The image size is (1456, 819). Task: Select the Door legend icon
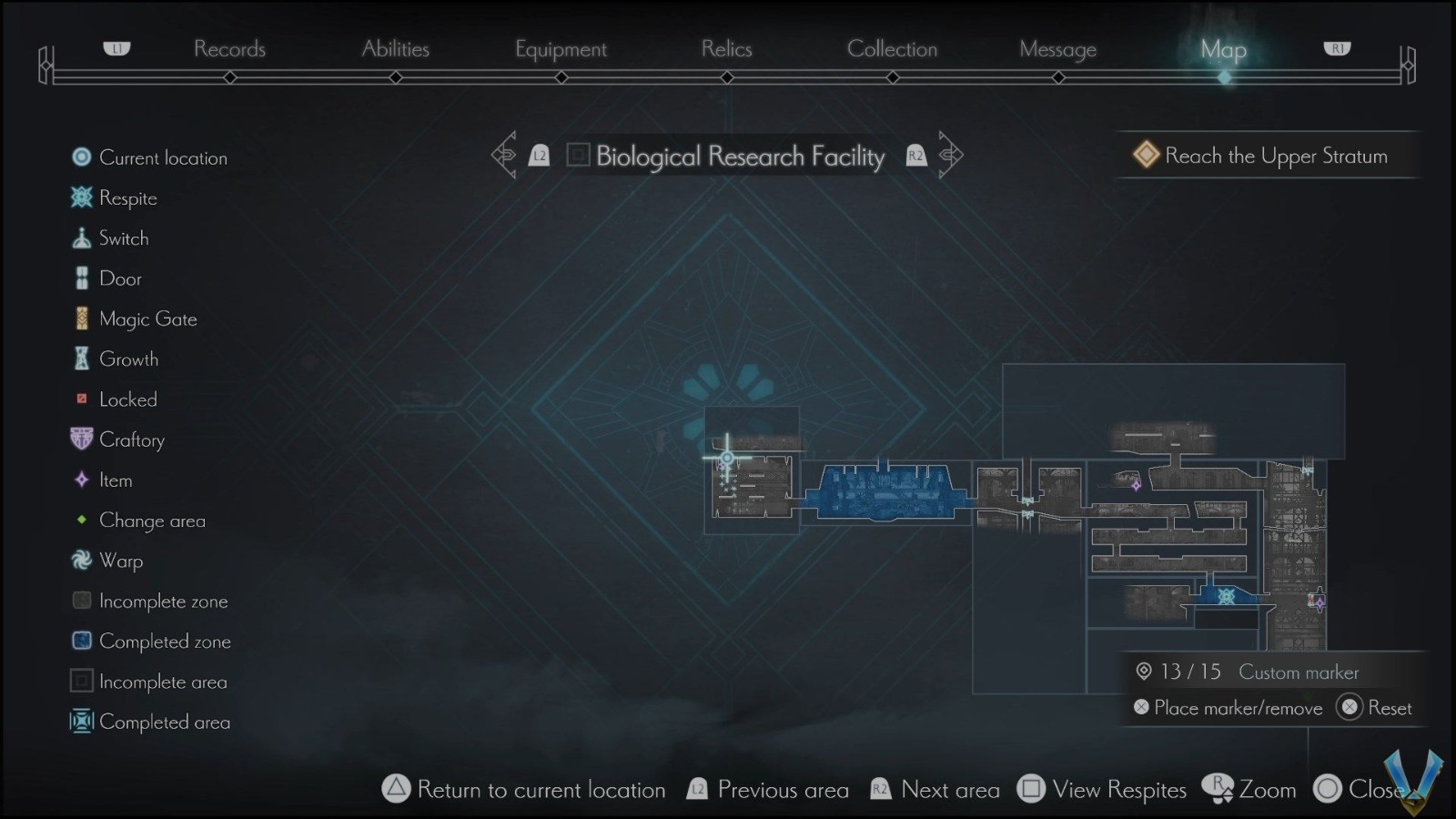click(82, 278)
